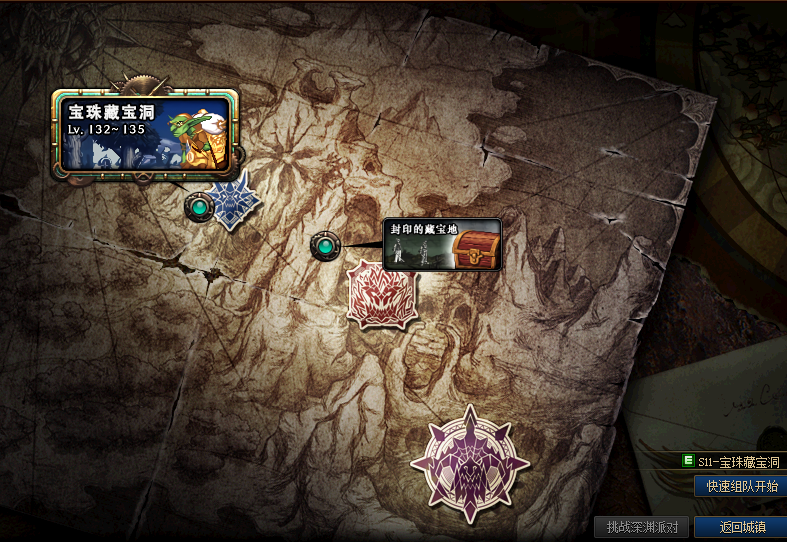The width and height of the screenshot is (787, 542).
Task: Open the S11-宝珠藏宝洞 quest entry
Action: (x=732, y=462)
